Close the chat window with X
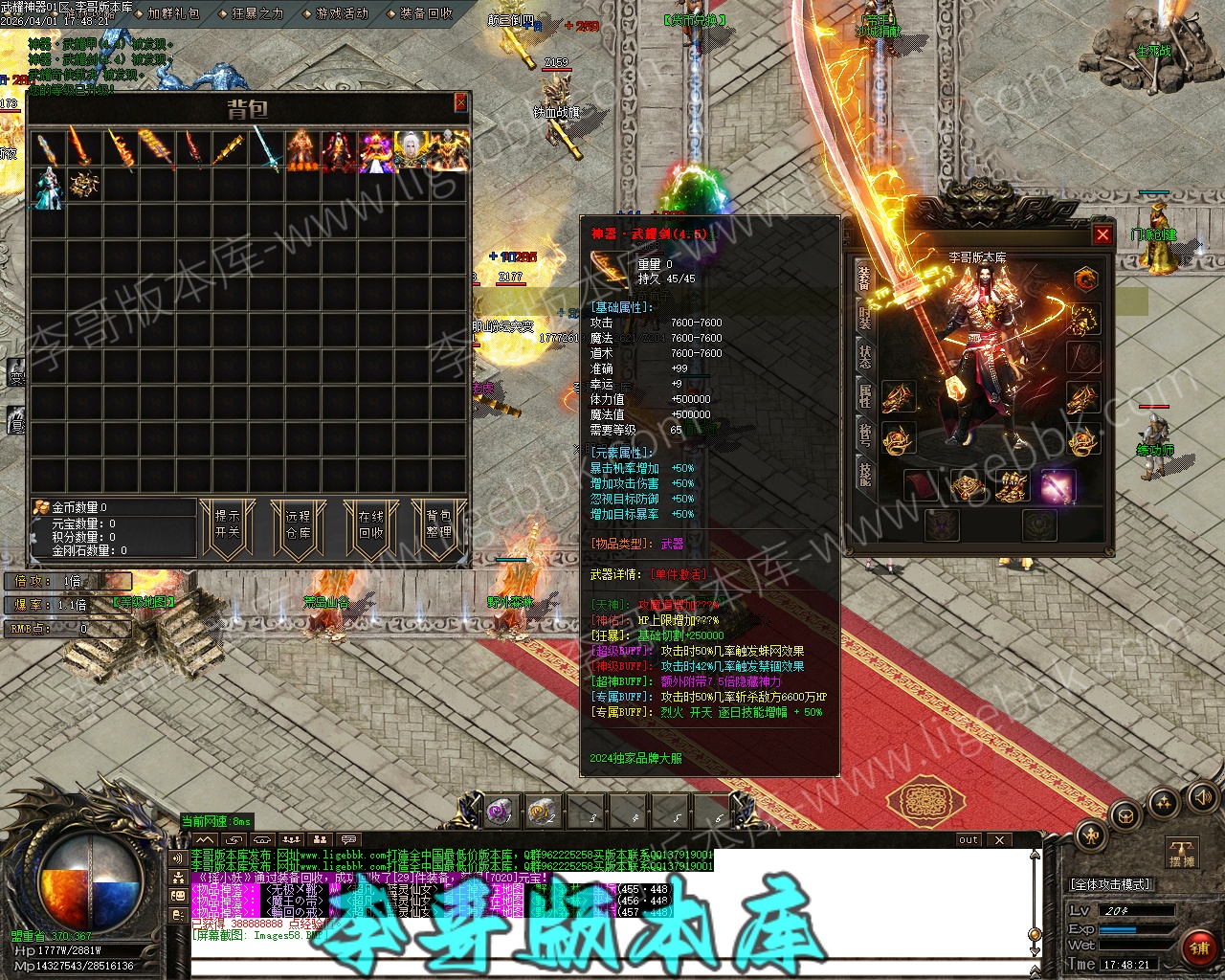This screenshot has height=980, width=1225. pyautogui.click(x=999, y=840)
